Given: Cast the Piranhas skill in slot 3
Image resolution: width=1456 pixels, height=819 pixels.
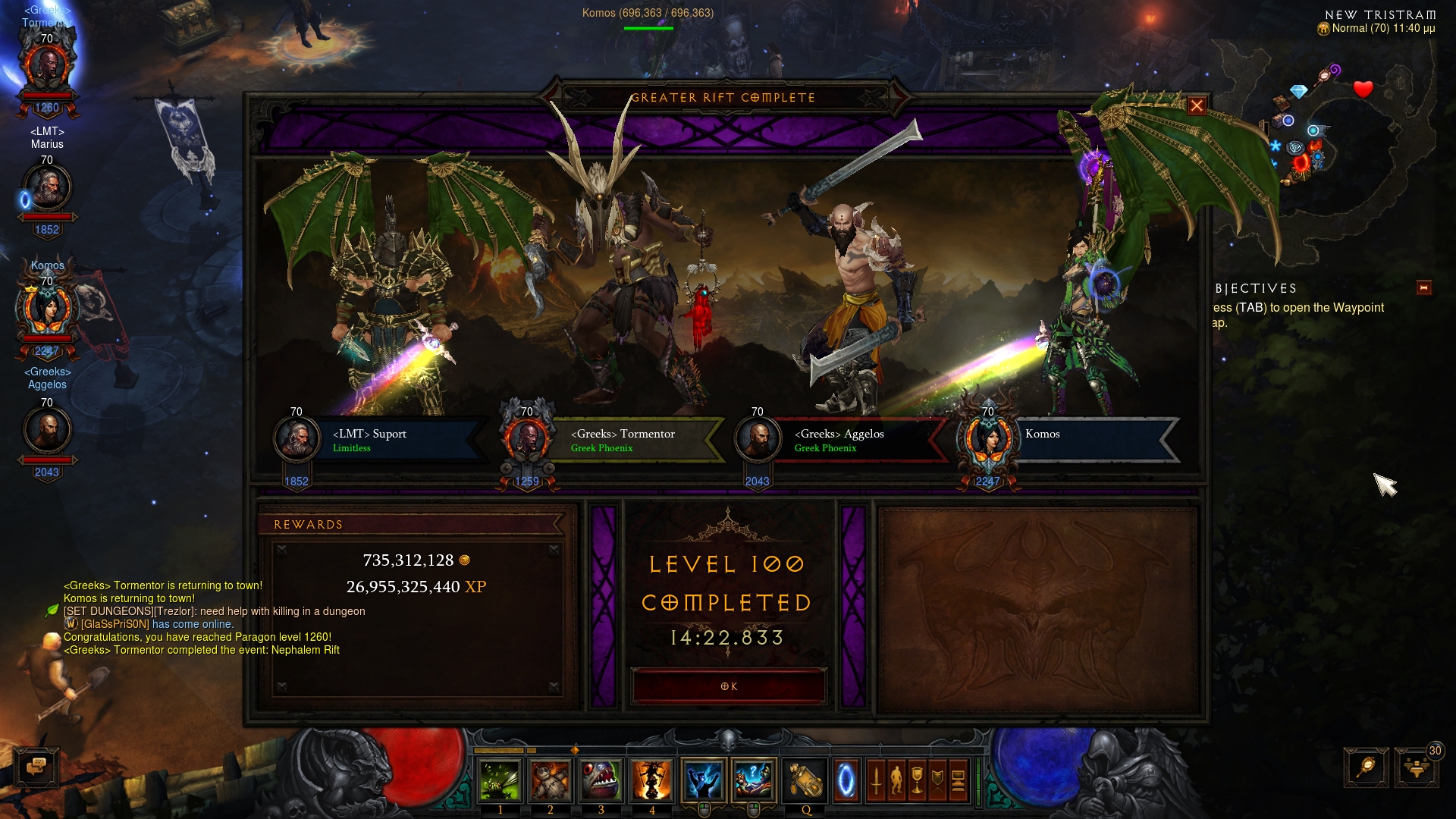Looking at the screenshot, I should (601, 780).
